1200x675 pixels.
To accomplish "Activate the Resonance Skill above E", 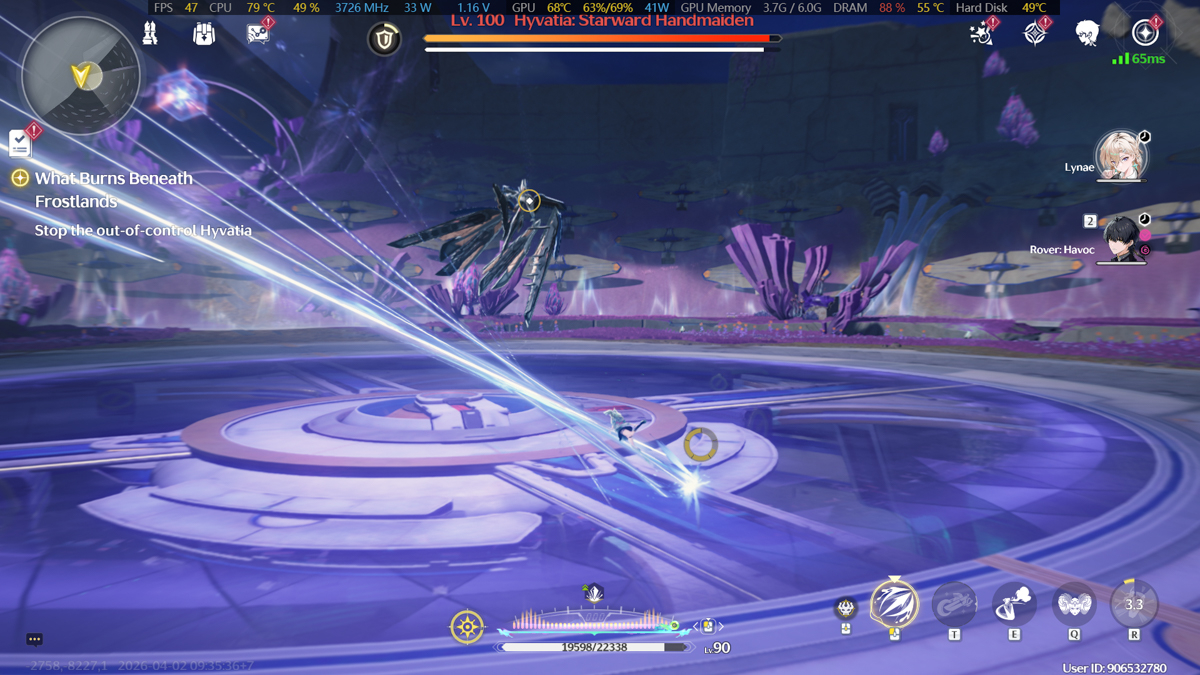I will [x=1014, y=604].
